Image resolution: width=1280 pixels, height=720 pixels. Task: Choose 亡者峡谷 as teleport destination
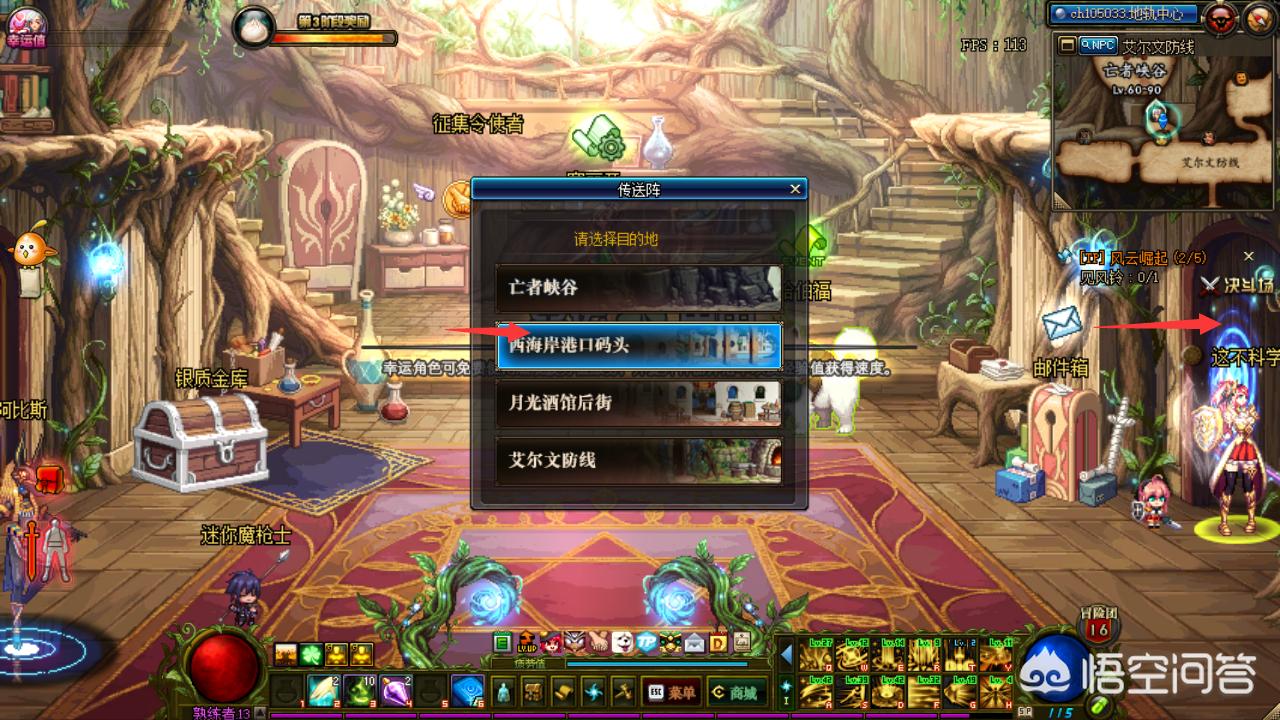pos(638,287)
